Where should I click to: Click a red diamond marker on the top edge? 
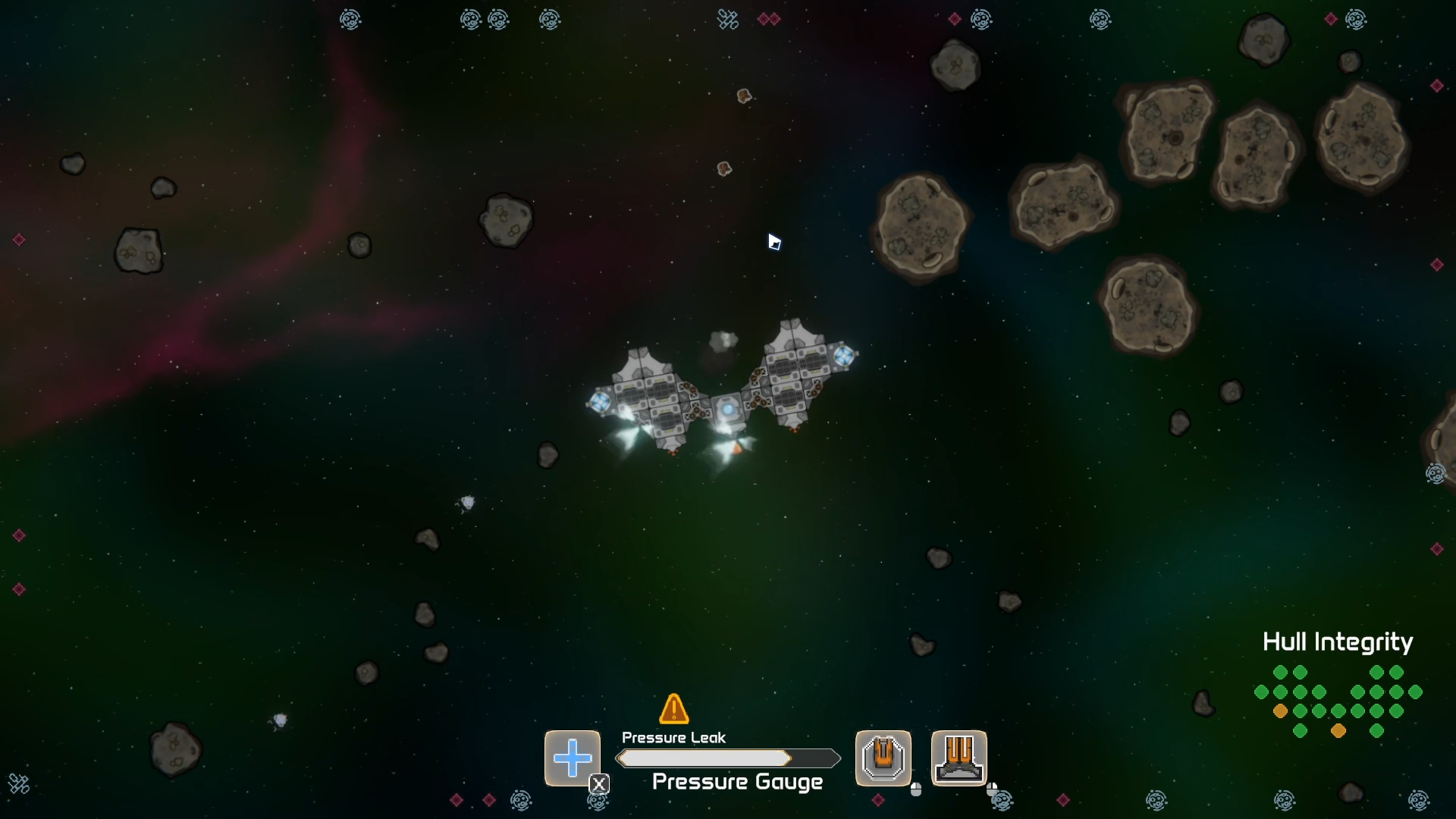point(765,19)
